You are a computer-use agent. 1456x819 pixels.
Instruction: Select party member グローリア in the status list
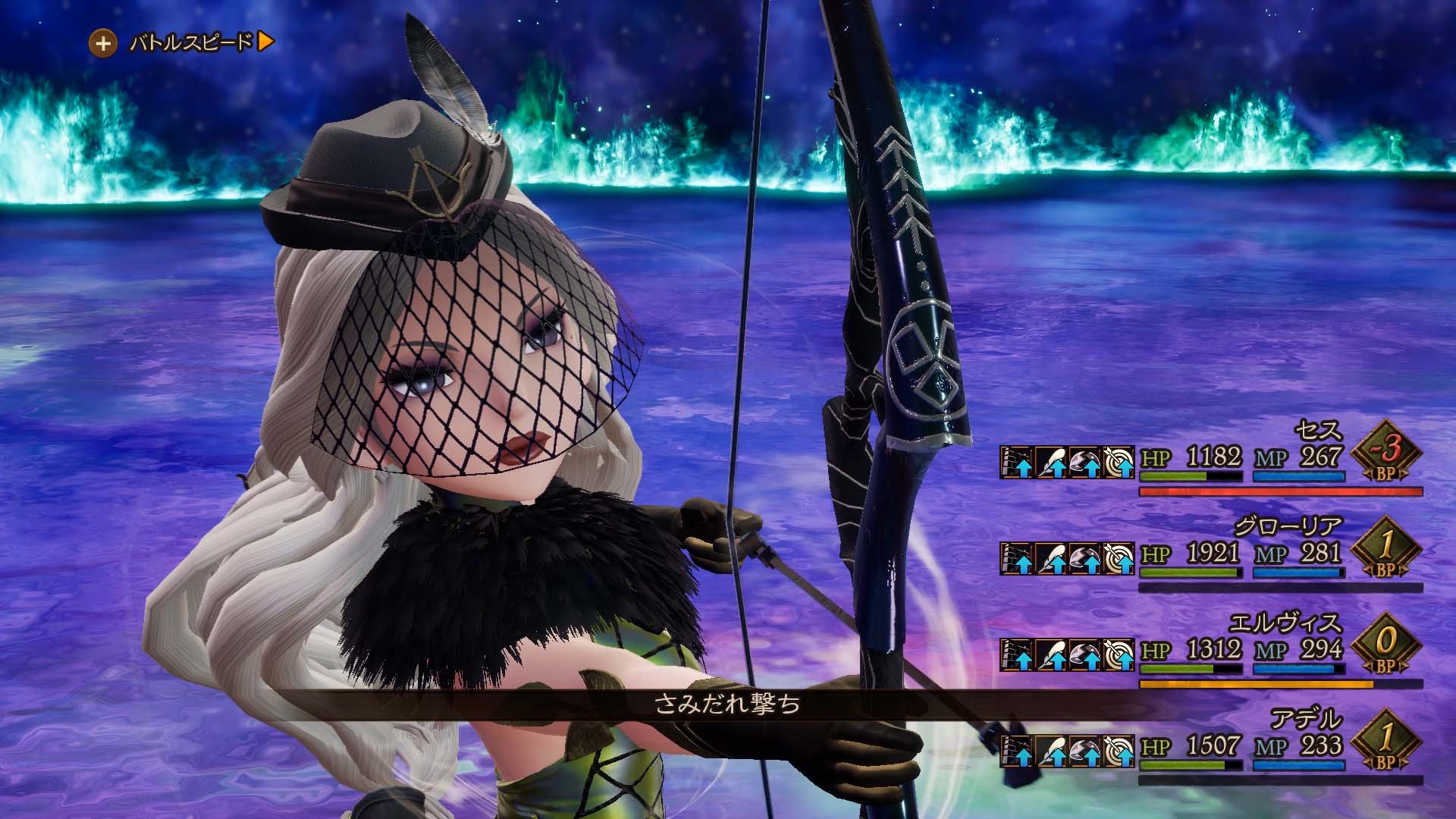pyautogui.click(x=1288, y=526)
